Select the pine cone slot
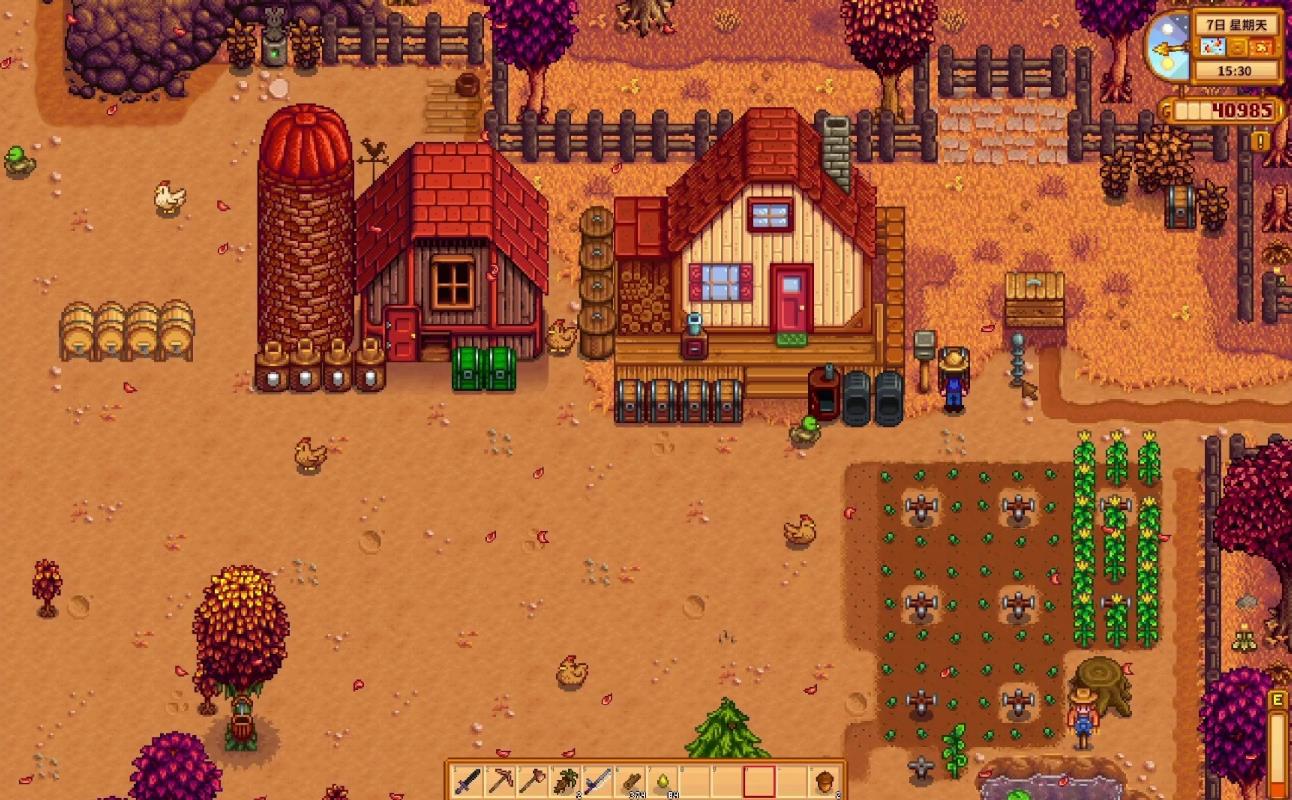The width and height of the screenshot is (1292, 800). pos(565,781)
